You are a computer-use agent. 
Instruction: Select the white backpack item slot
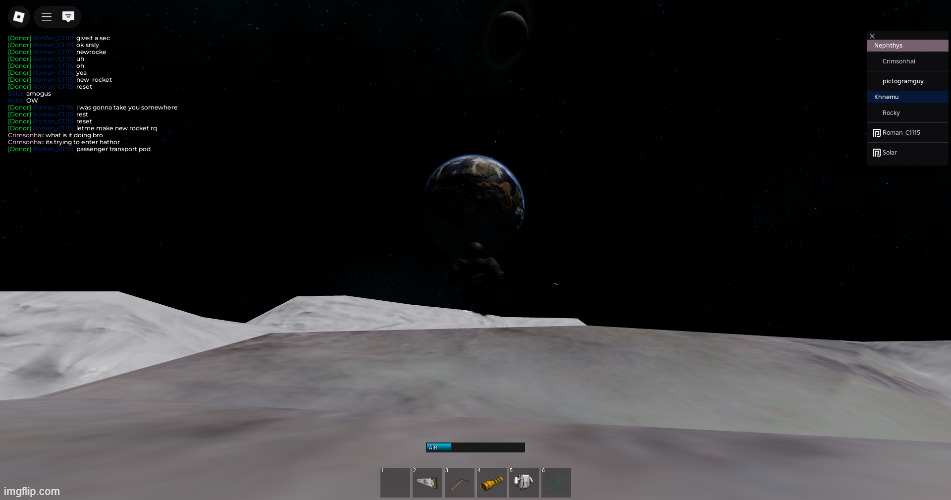pyautogui.click(x=523, y=483)
